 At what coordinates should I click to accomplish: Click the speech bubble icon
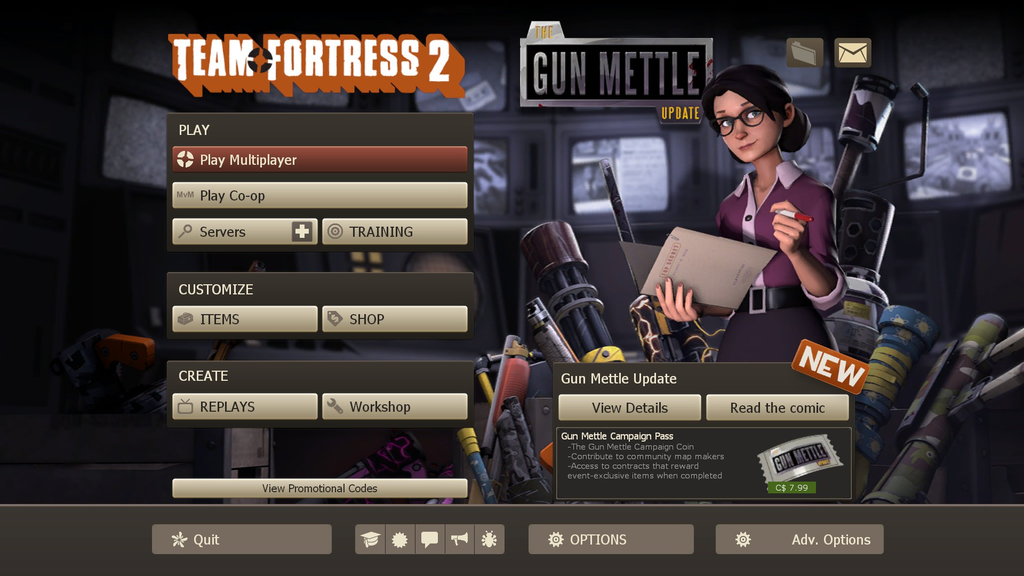pyautogui.click(x=430, y=540)
